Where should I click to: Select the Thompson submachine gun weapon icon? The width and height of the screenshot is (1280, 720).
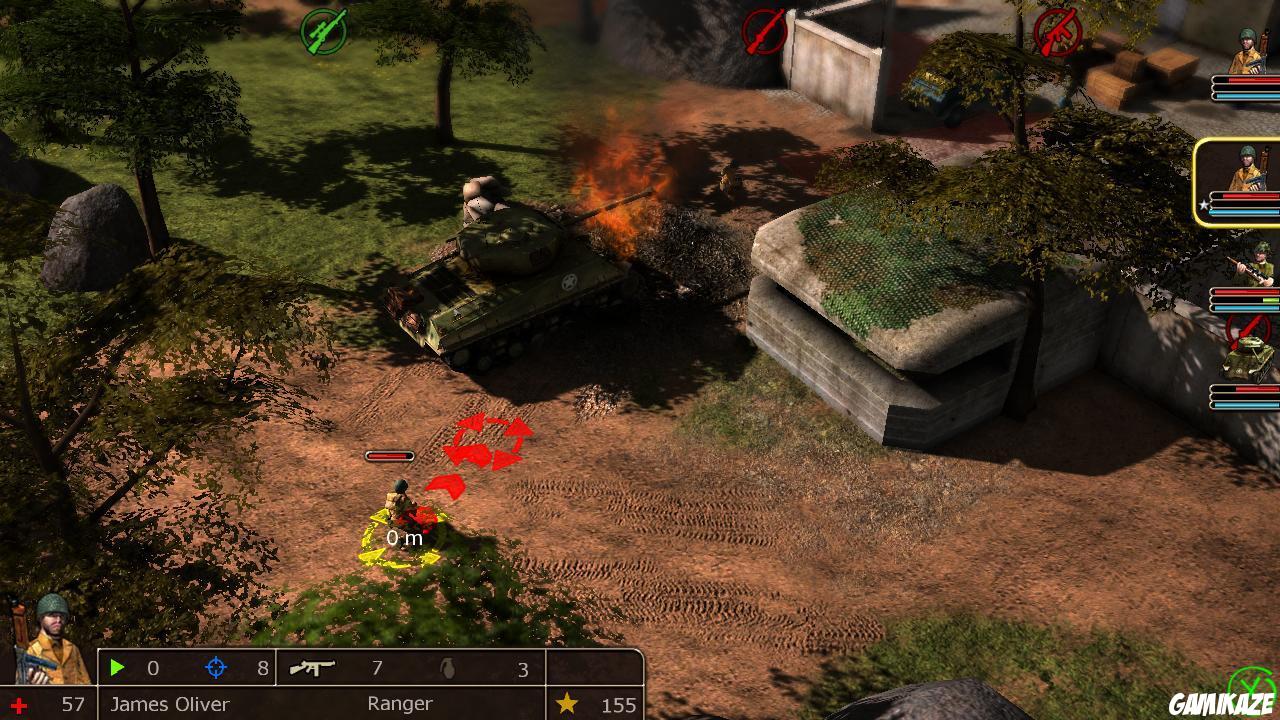313,668
